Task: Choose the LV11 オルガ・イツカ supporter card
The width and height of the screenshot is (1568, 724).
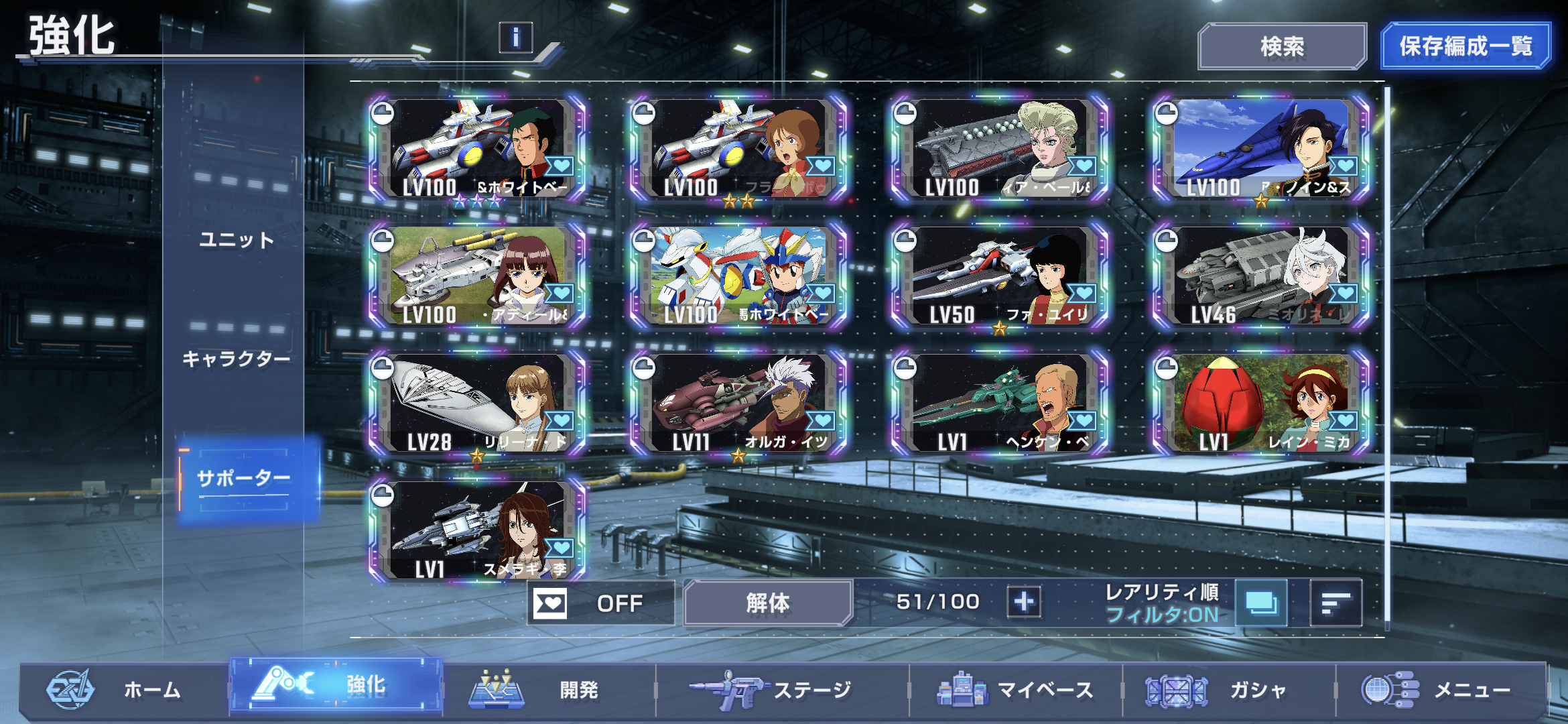Action: pyautogui.click(x=738, y=404)
